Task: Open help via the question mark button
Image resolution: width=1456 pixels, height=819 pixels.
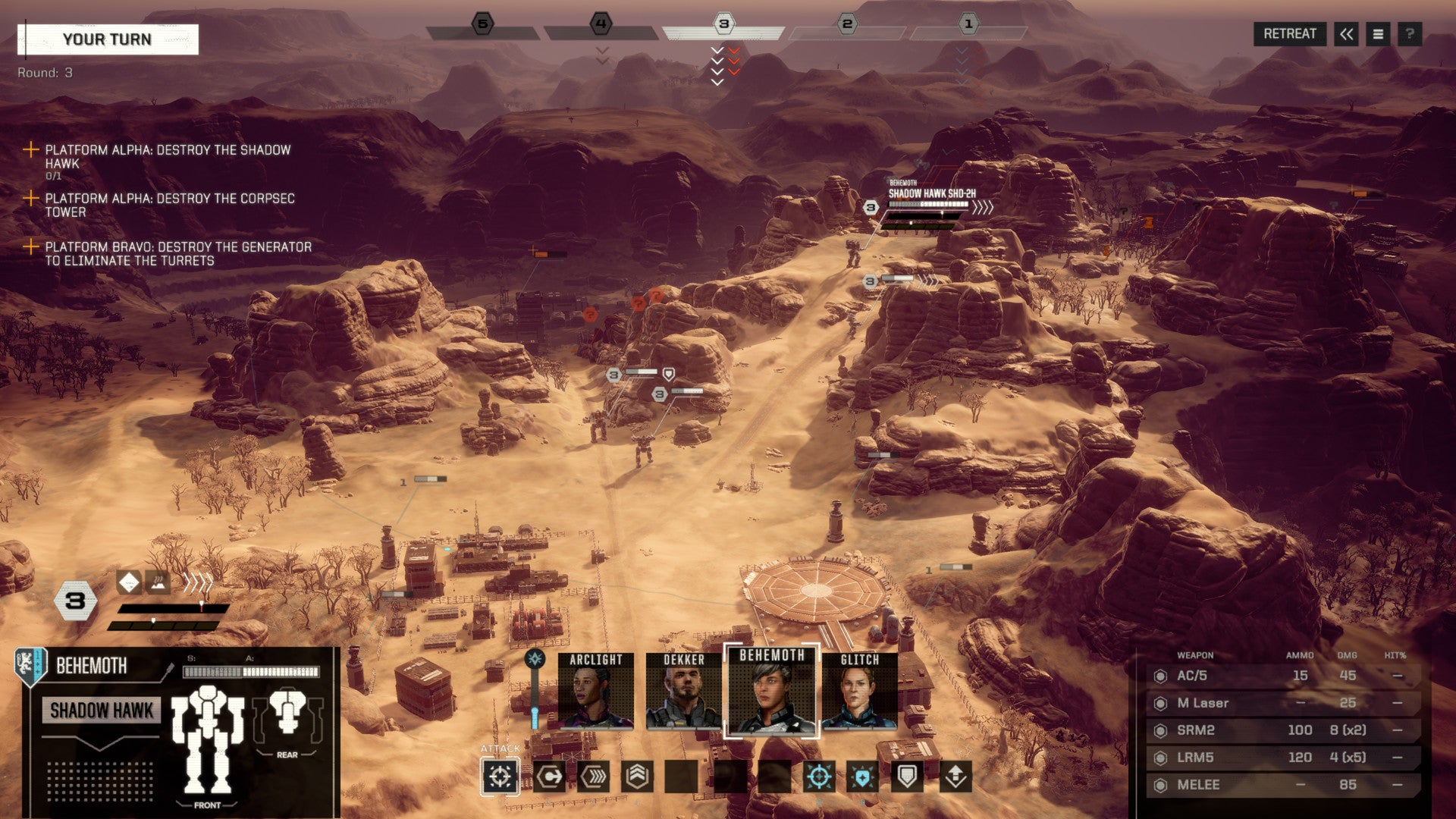Action: point(1411,33)
